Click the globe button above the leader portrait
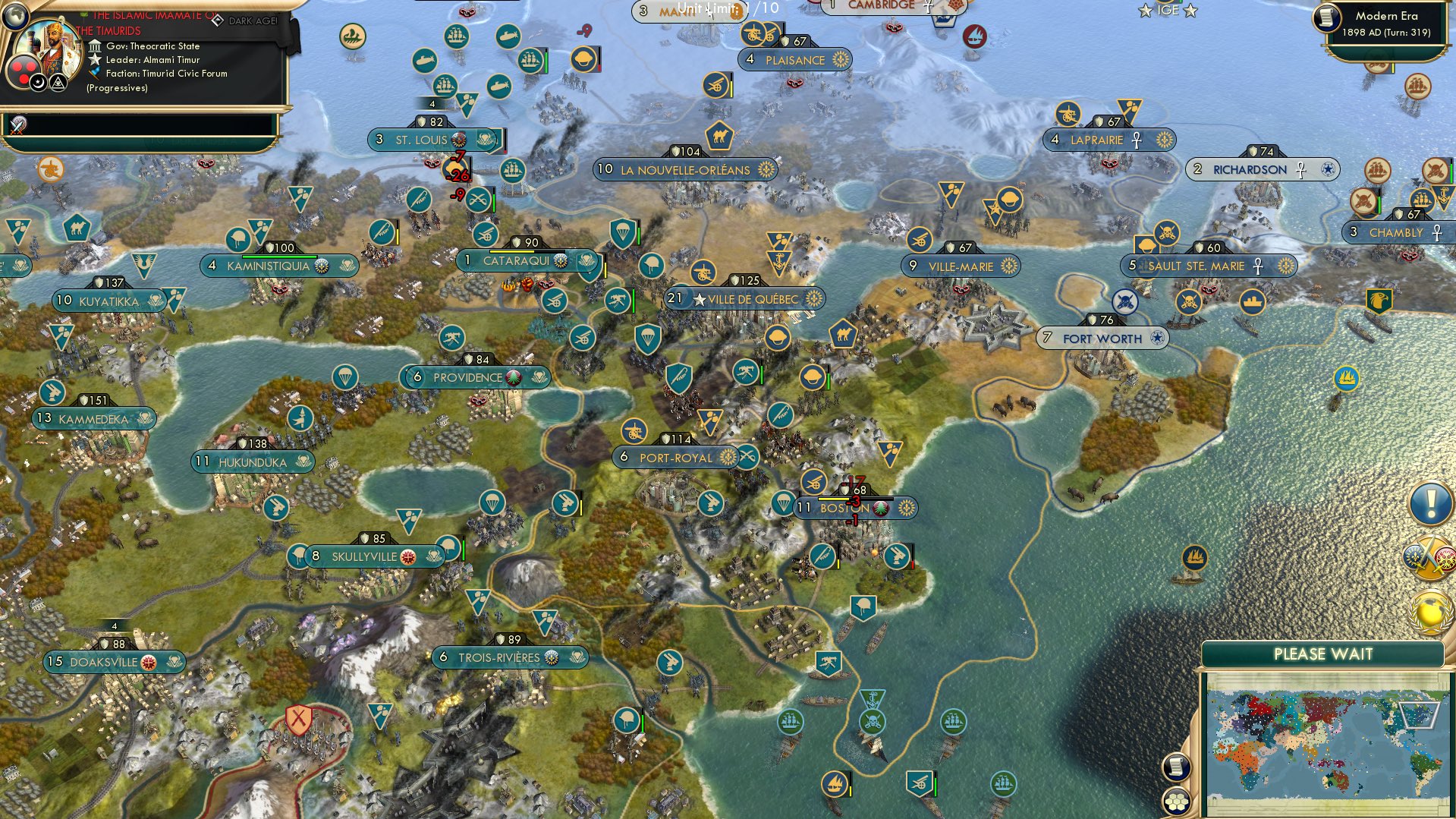This screenshot has width=1456, height=819. tap(15, 14)
